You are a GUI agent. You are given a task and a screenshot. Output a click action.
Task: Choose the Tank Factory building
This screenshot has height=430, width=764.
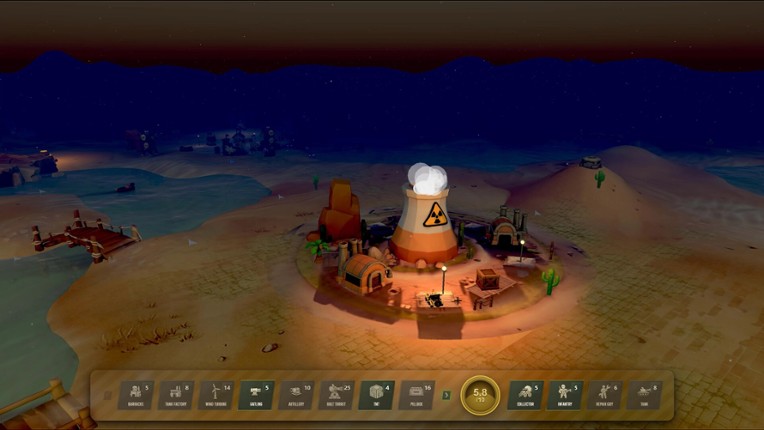pos(176,395)
